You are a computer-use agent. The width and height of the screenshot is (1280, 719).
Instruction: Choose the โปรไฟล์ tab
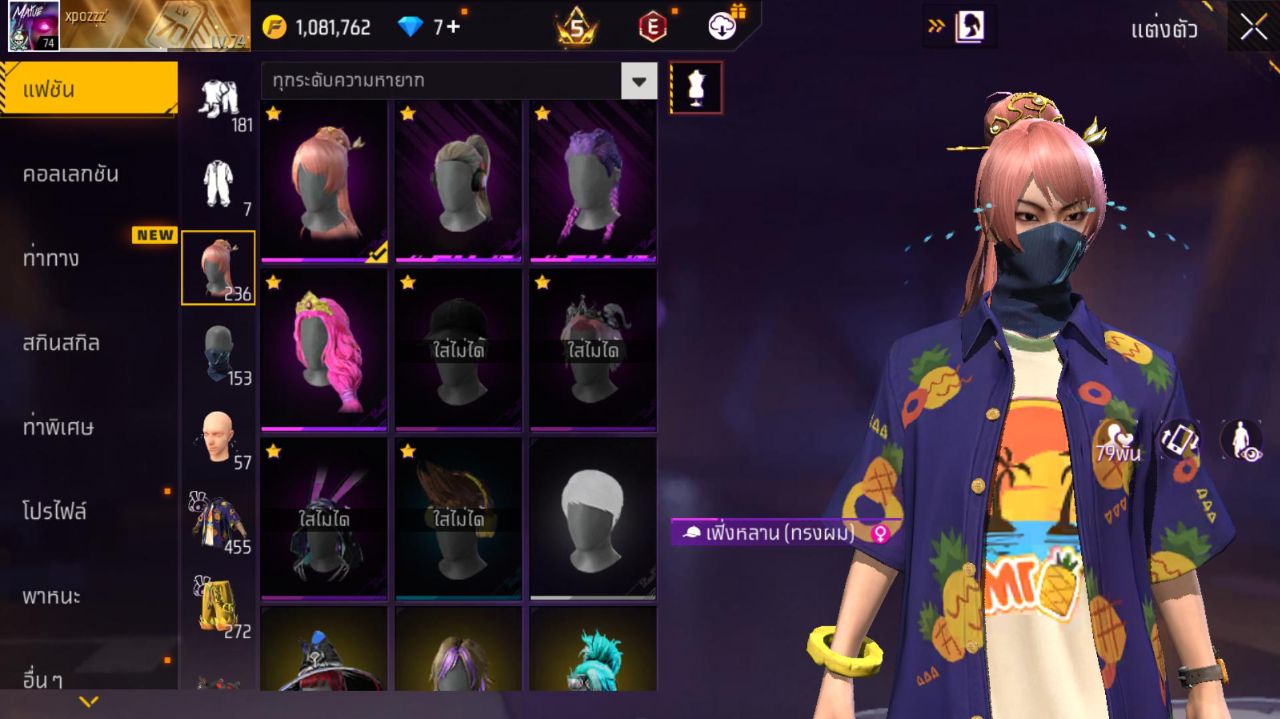(55, 512)
